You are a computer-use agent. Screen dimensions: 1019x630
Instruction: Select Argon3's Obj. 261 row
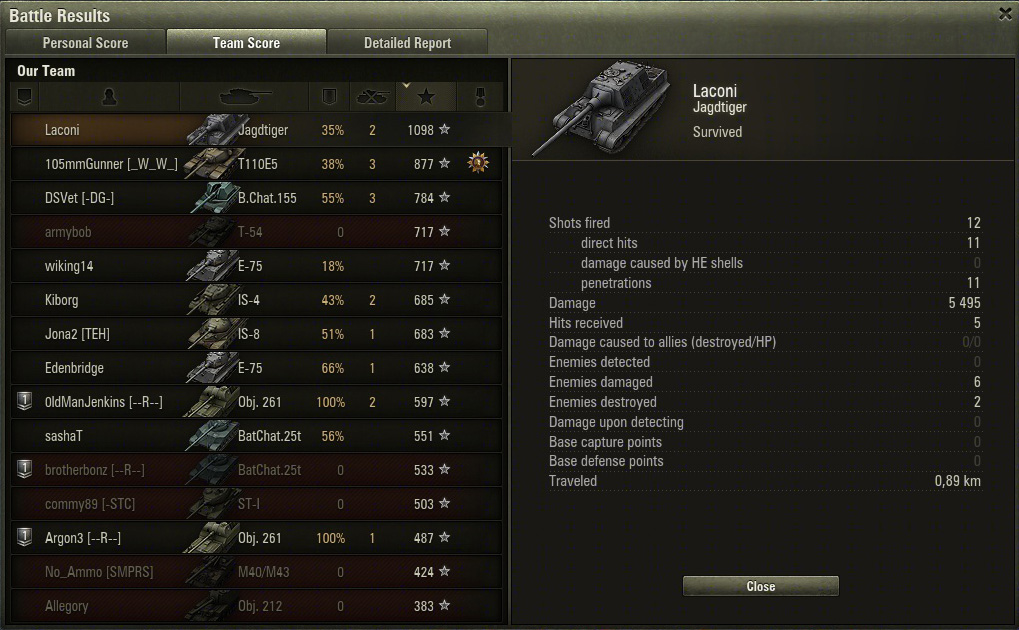pyautogui.click(x=255, y=538)
